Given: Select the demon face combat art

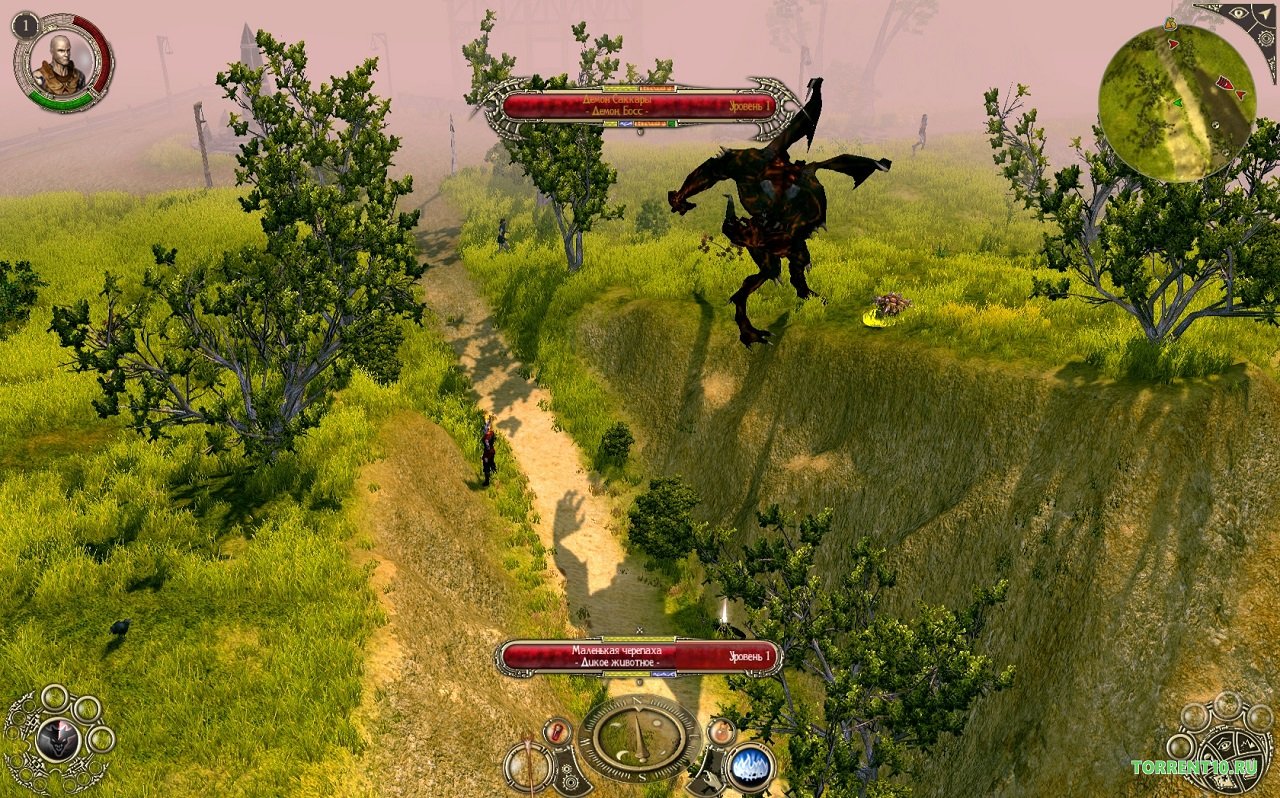Looking at the screenshot, I should click(57, 740).
